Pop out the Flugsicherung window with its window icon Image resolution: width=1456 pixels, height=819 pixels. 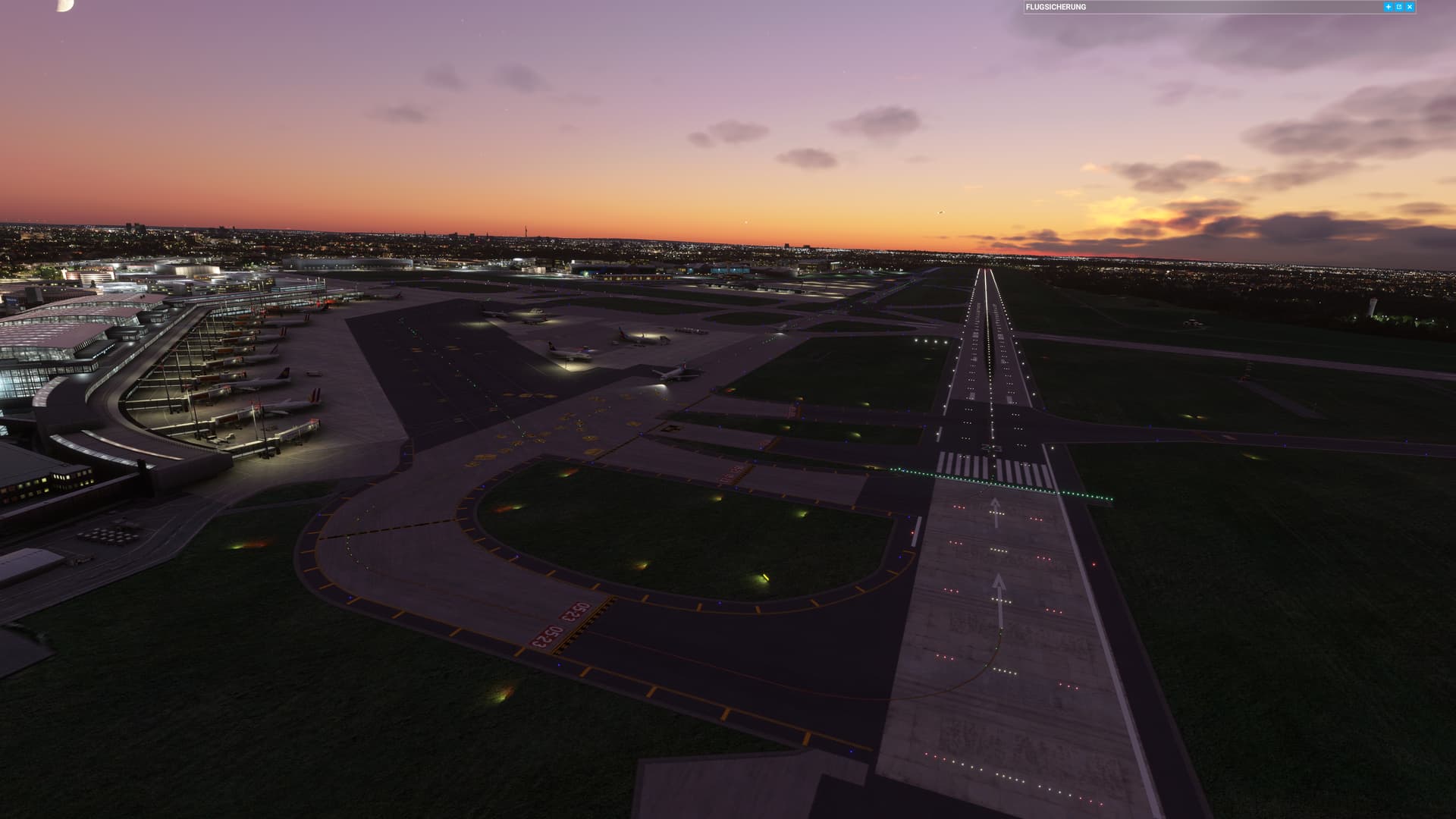[x=1399, y=7]
